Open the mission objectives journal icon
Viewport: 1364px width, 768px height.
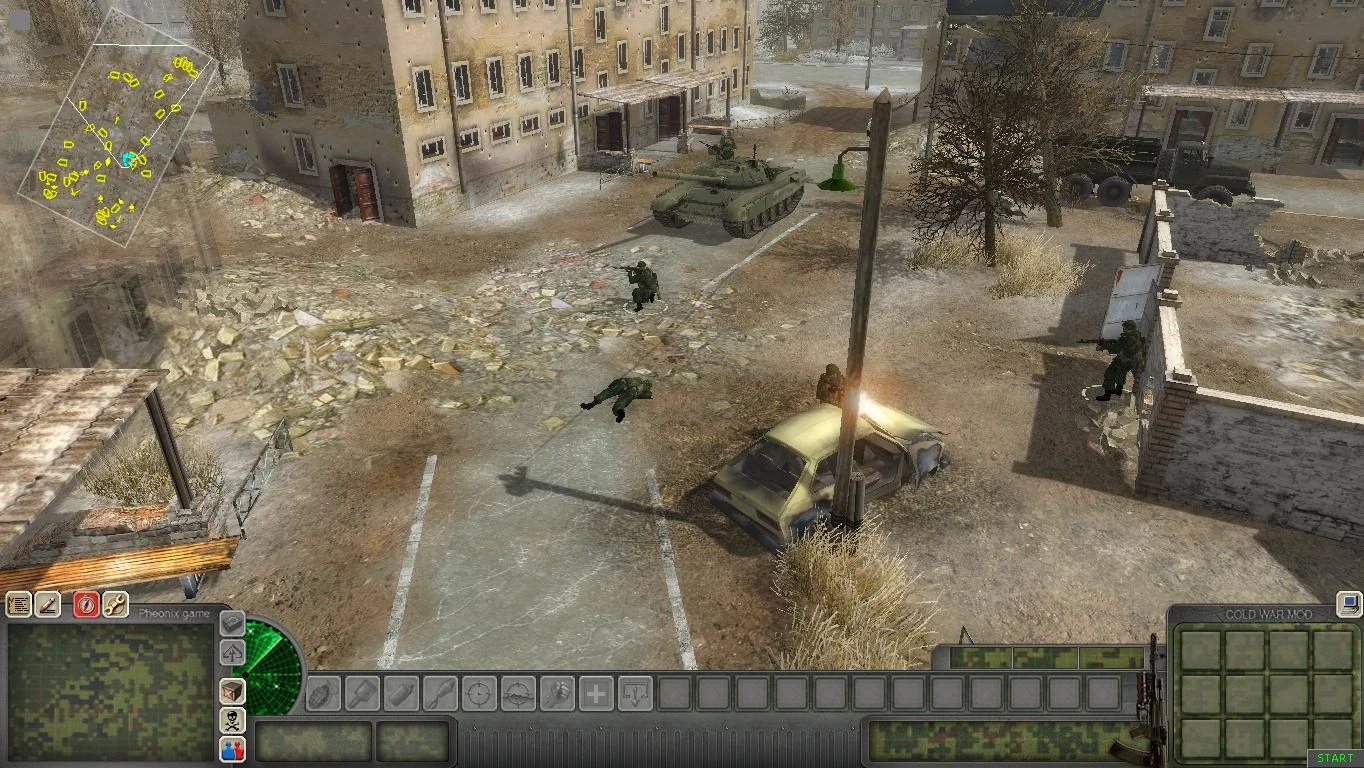coord(19,603)
